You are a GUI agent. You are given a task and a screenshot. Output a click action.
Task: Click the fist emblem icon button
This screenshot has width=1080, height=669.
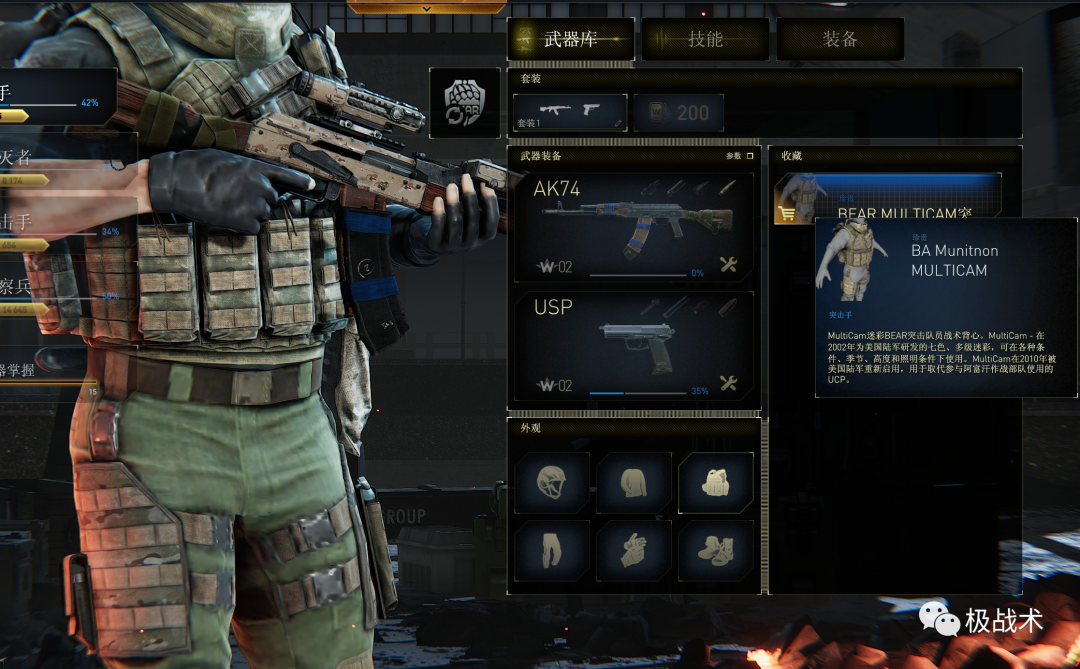click(465, 103)
